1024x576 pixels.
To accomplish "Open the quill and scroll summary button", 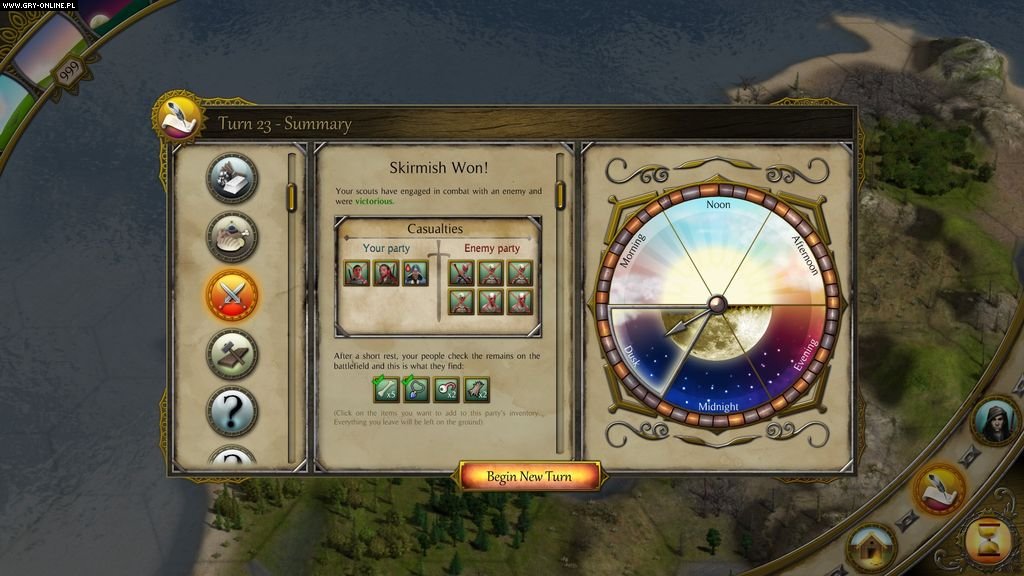I will (x=939, y=488).
